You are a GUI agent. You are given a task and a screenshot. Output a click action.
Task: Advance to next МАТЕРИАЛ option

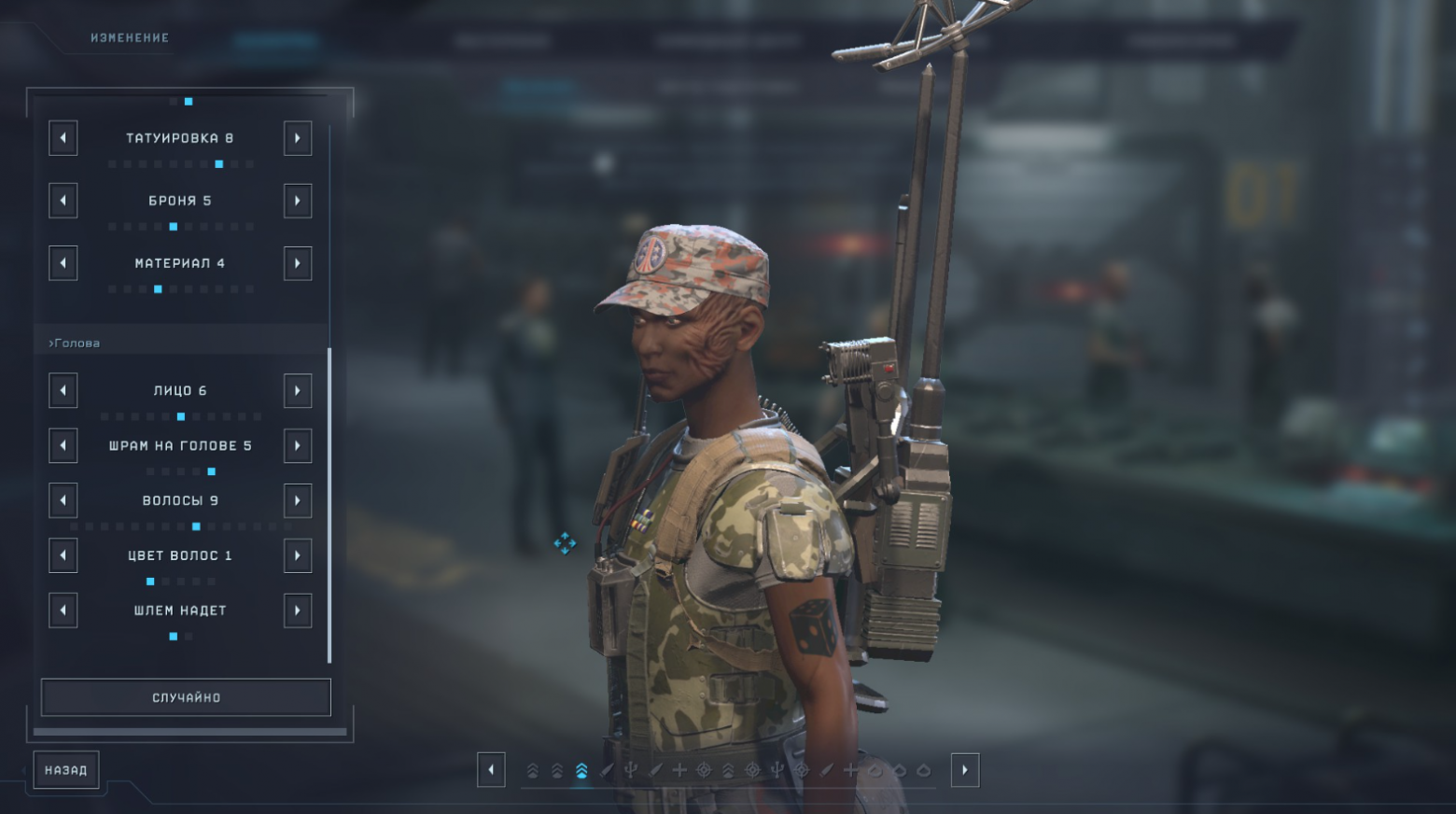(298, 263)
